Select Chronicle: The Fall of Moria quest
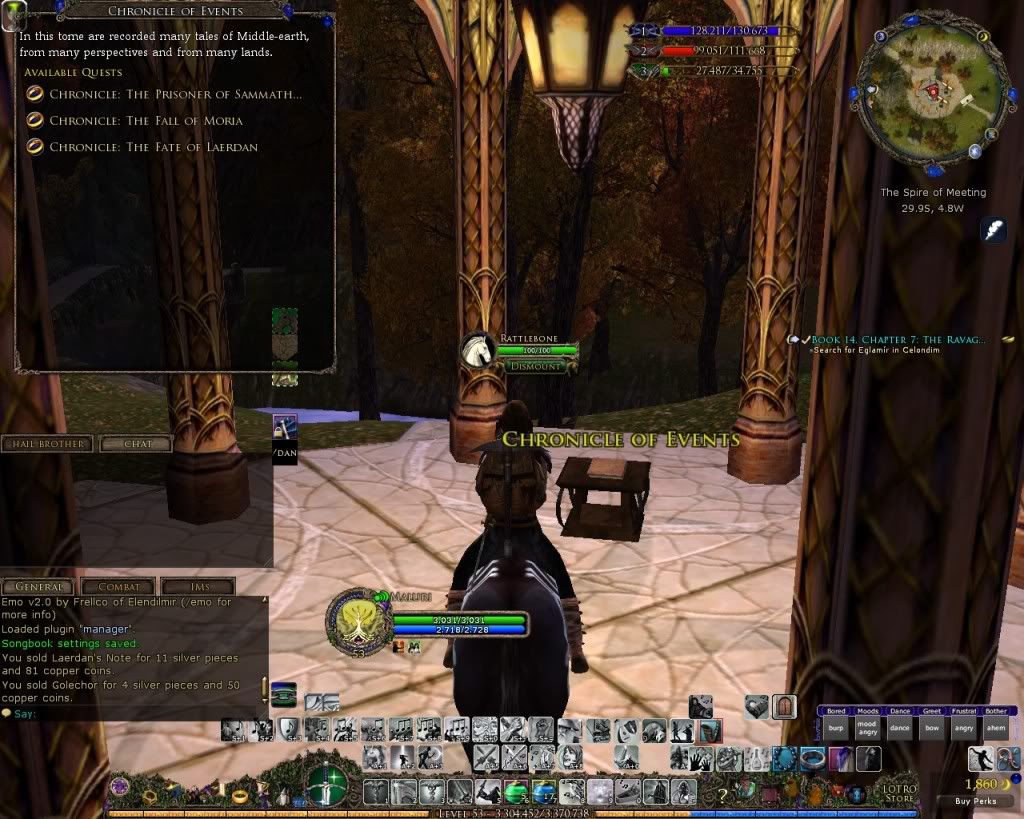The image size is (1024, 819). 145,120
